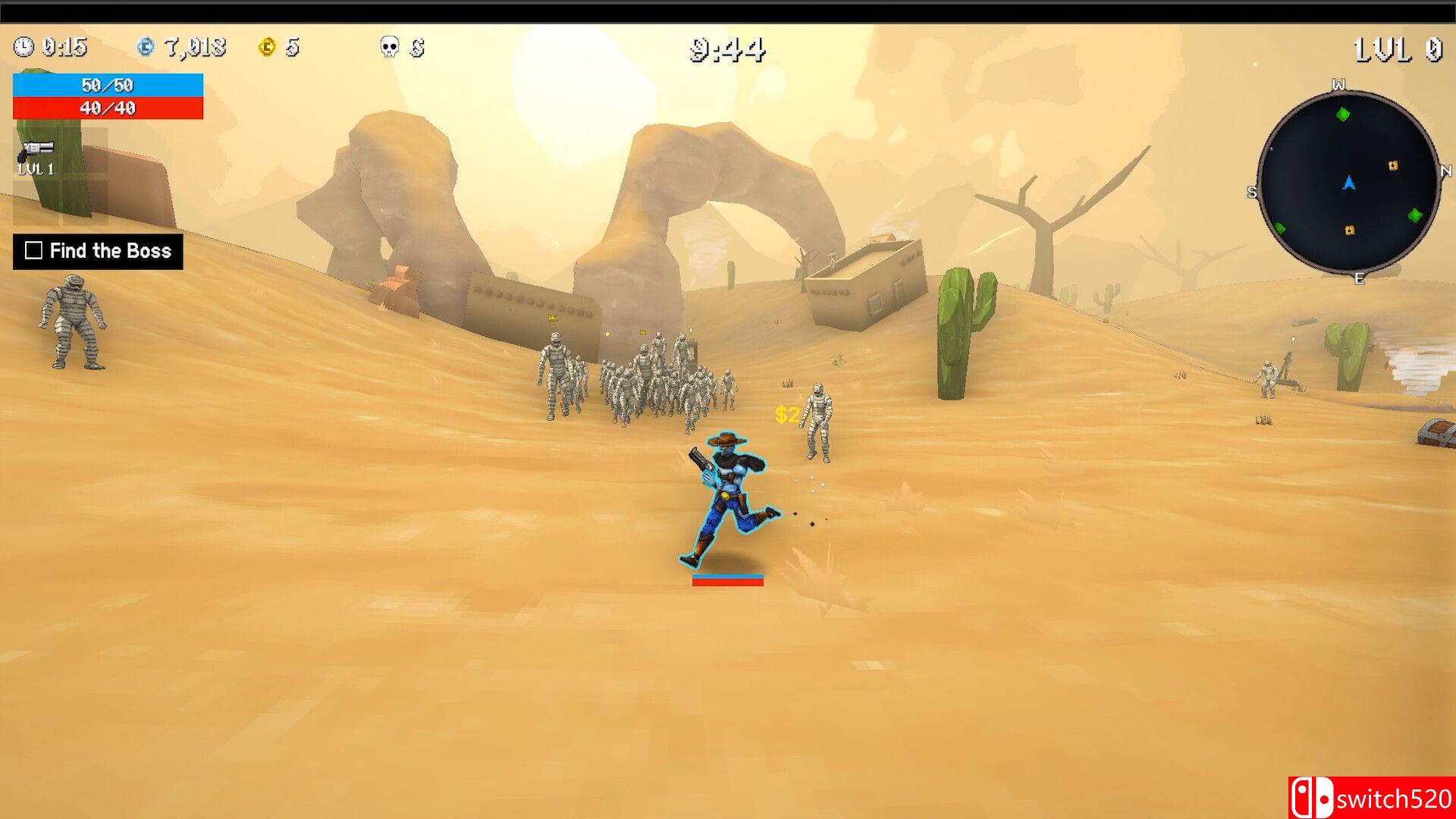The width and height of the screenshot is (1456, 819).
Task: Click the blue player arrow on the minimap
Action: (x=1349, y=182)
